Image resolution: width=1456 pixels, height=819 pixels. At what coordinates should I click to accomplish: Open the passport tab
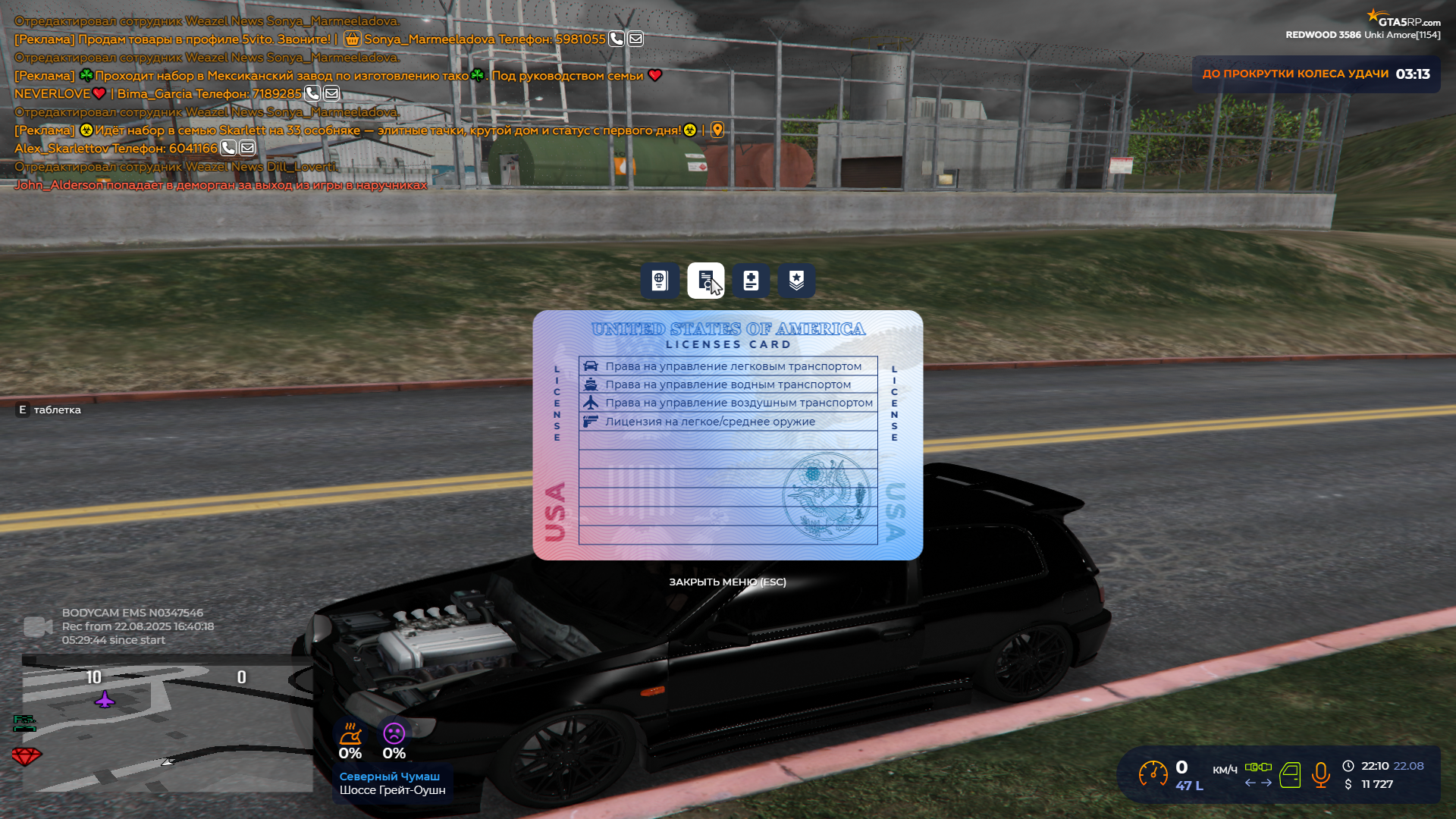click(659, 281)
